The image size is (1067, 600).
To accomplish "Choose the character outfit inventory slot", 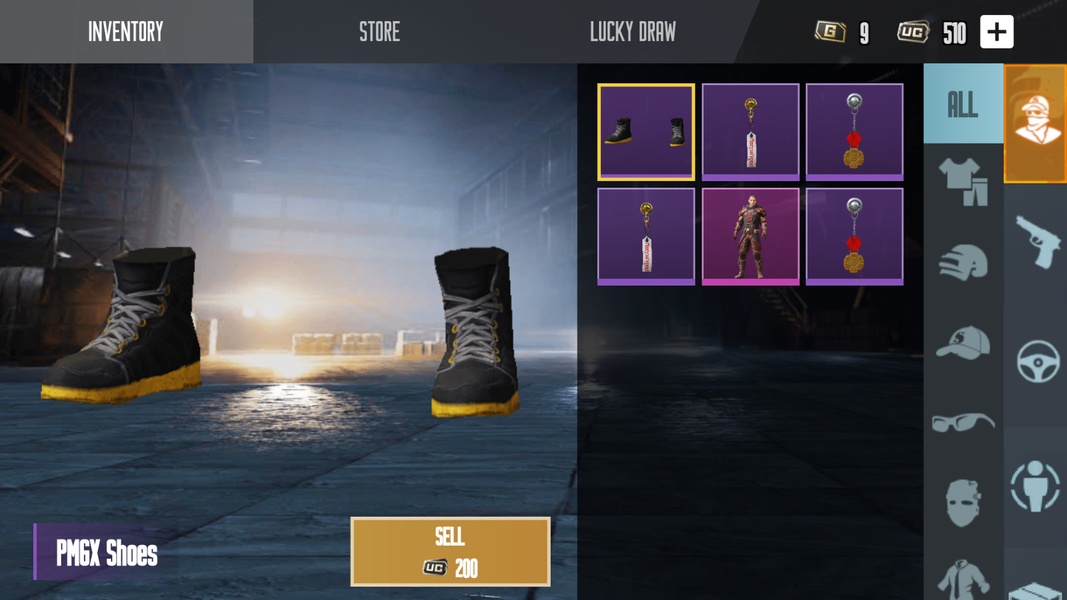I will [750, 236].
